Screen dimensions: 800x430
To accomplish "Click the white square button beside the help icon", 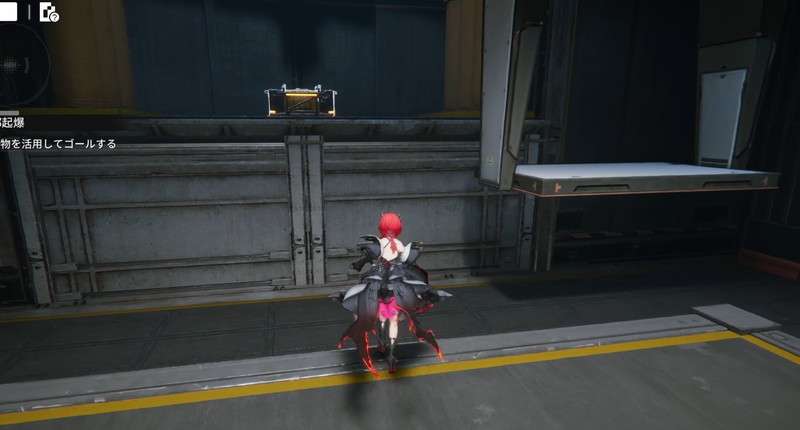I will [10, 13].
